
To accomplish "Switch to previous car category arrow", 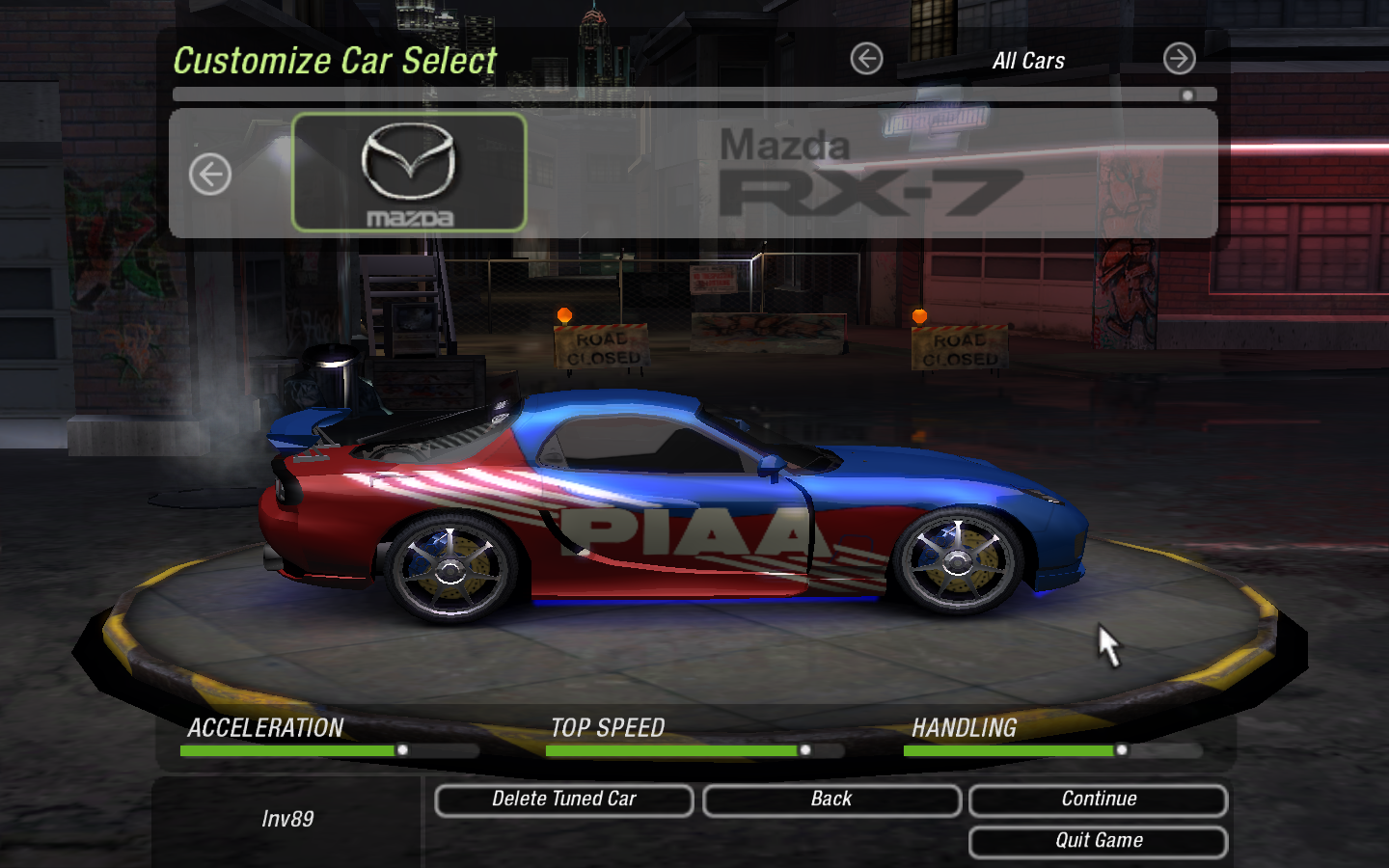I will point(866,59).
